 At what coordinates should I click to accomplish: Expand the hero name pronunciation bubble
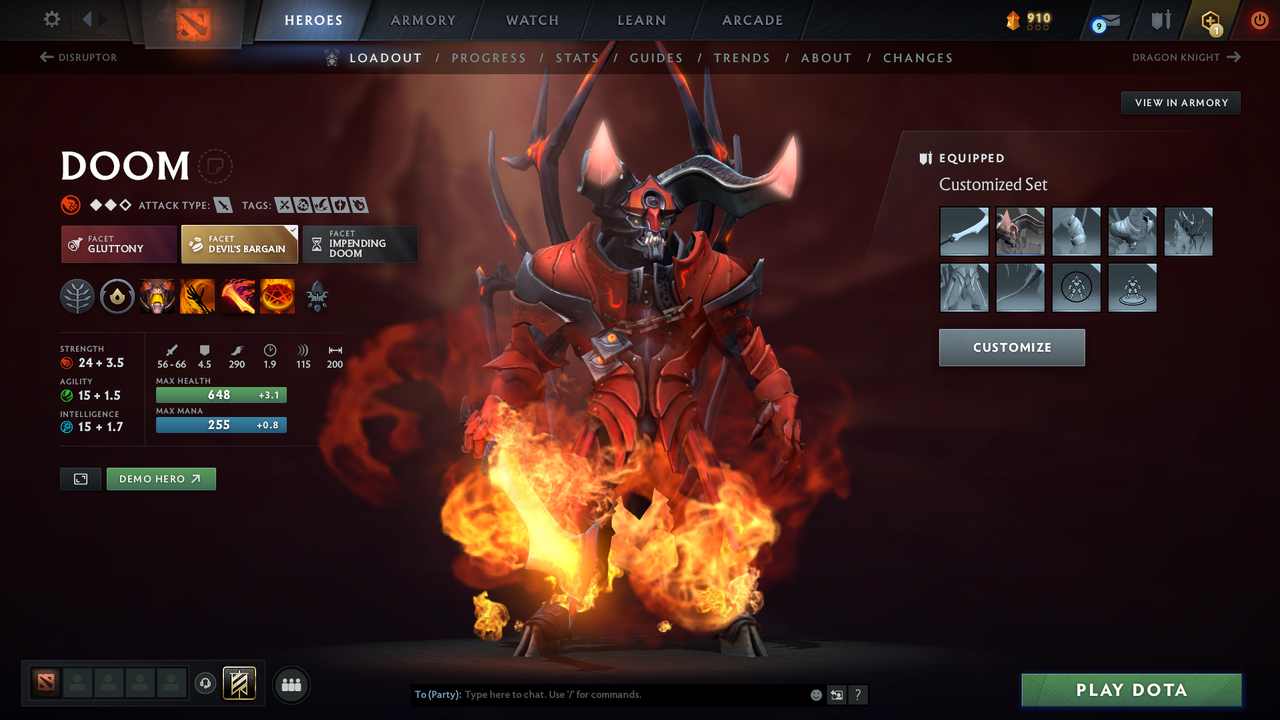click(x=216, y=166)
